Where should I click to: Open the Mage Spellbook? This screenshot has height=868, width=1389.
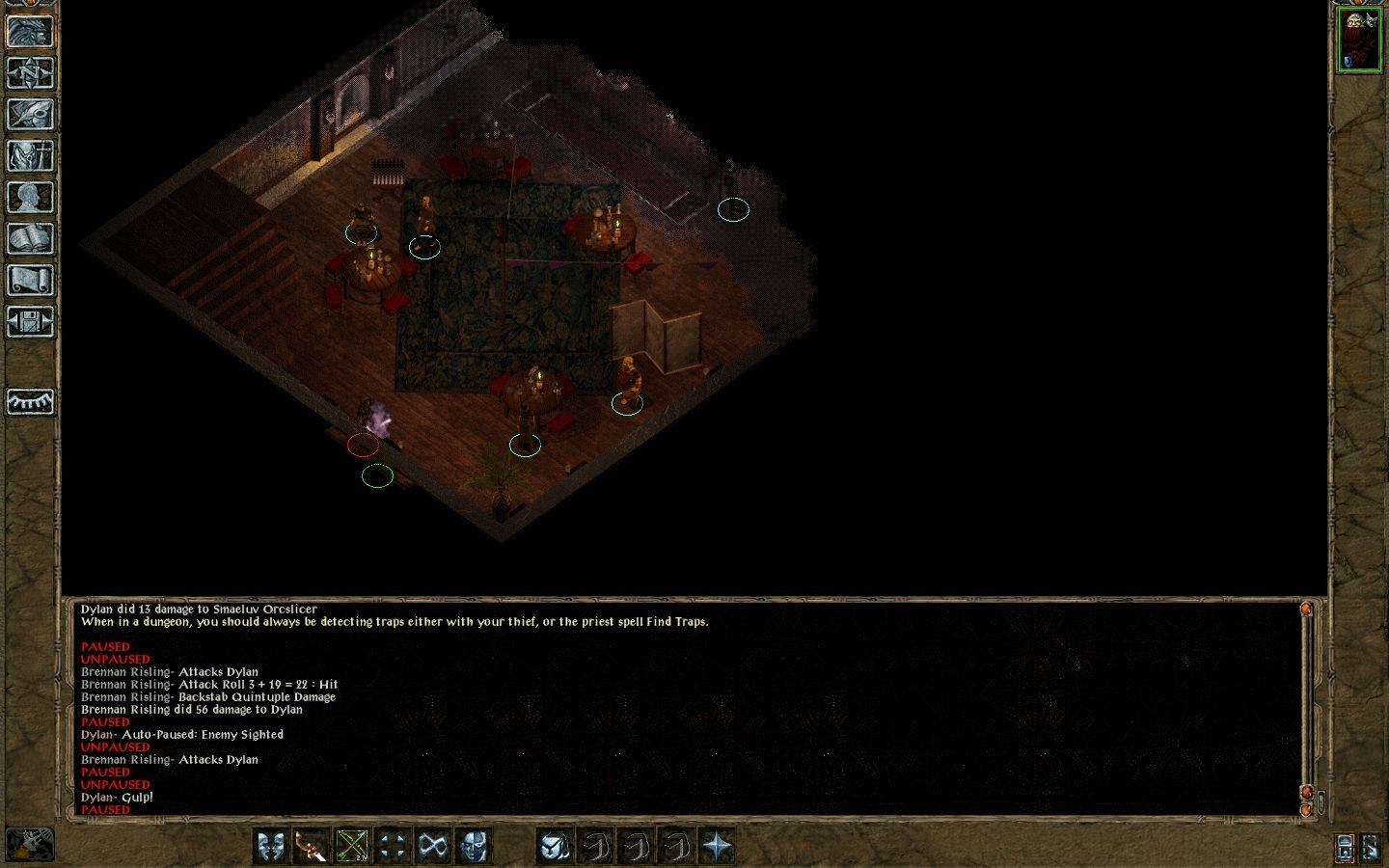pos(31,238)
